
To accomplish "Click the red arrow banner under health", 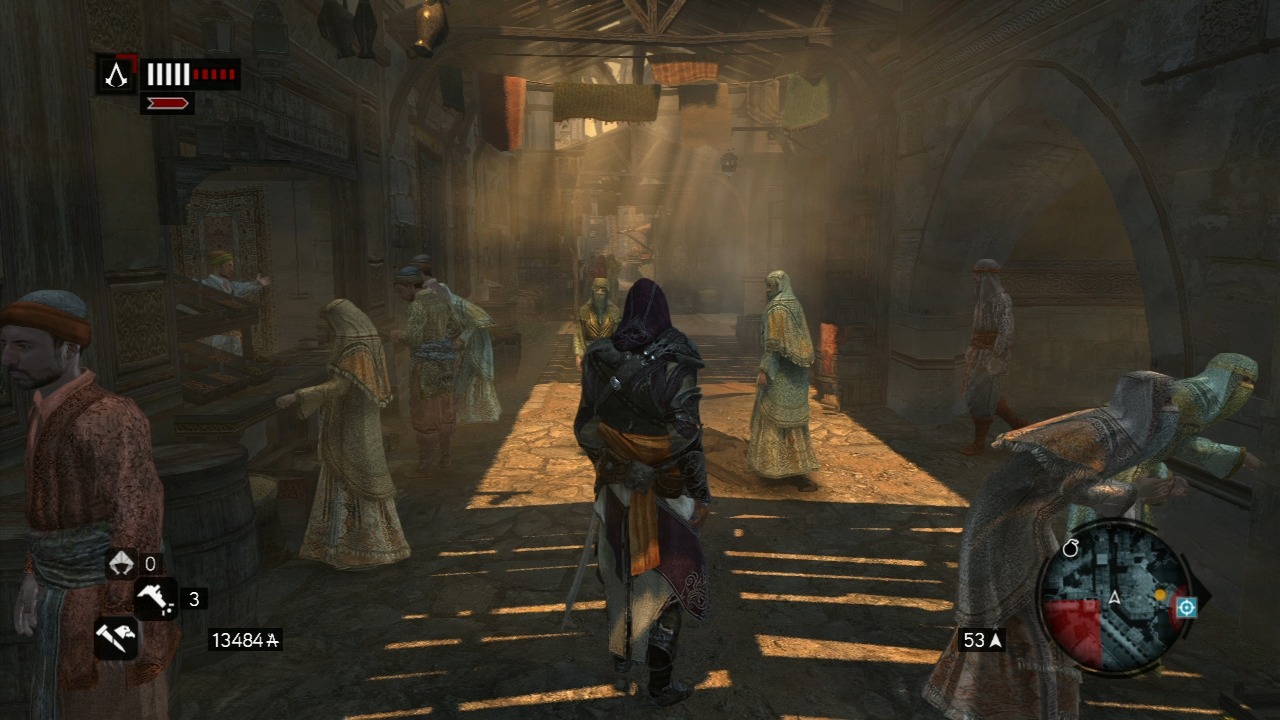I will point(167,102).
